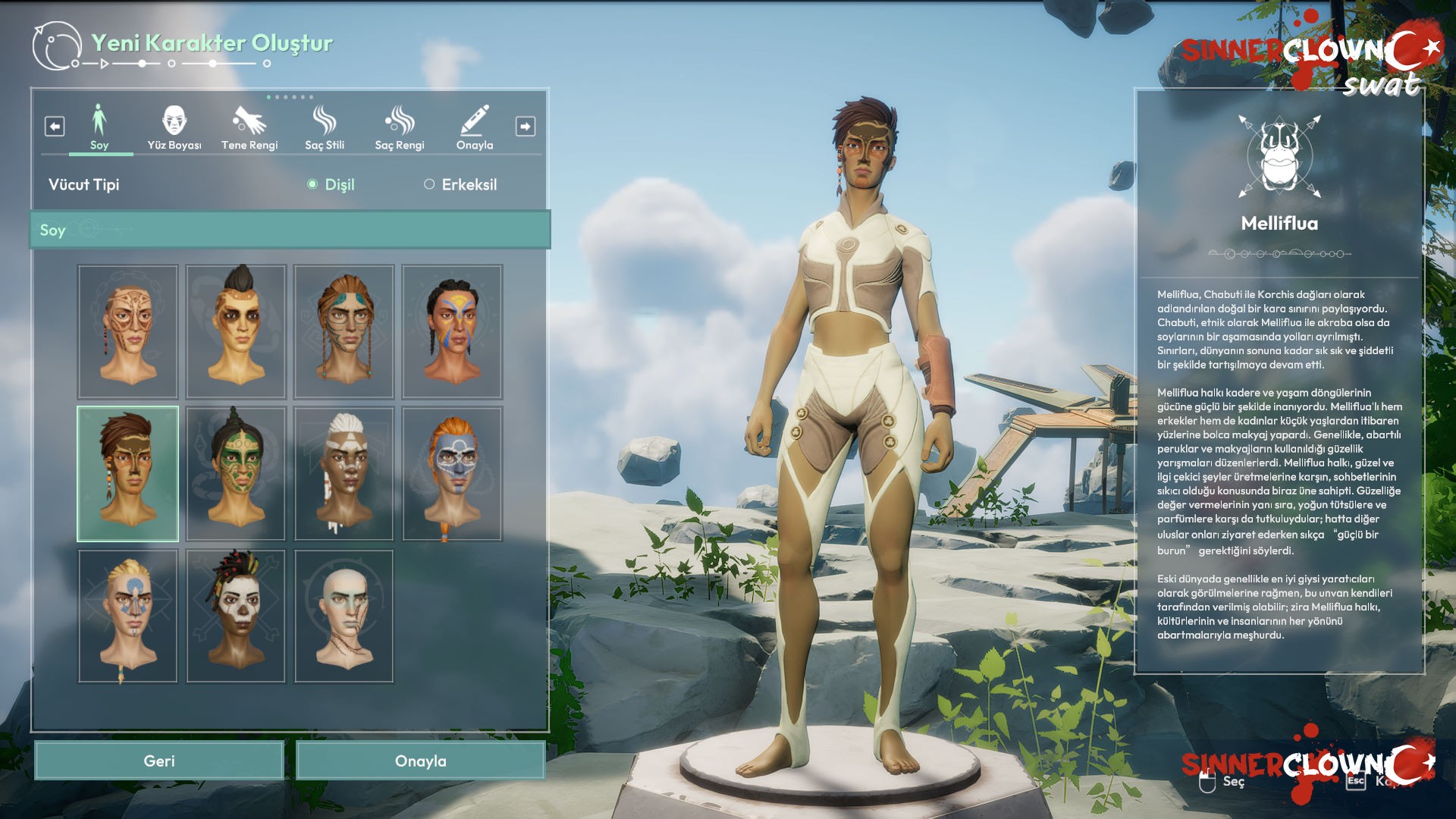Pick the green face paint lineage portrait
The width and height of the screenshot is (1456, 819).
(x=236, y=473)
